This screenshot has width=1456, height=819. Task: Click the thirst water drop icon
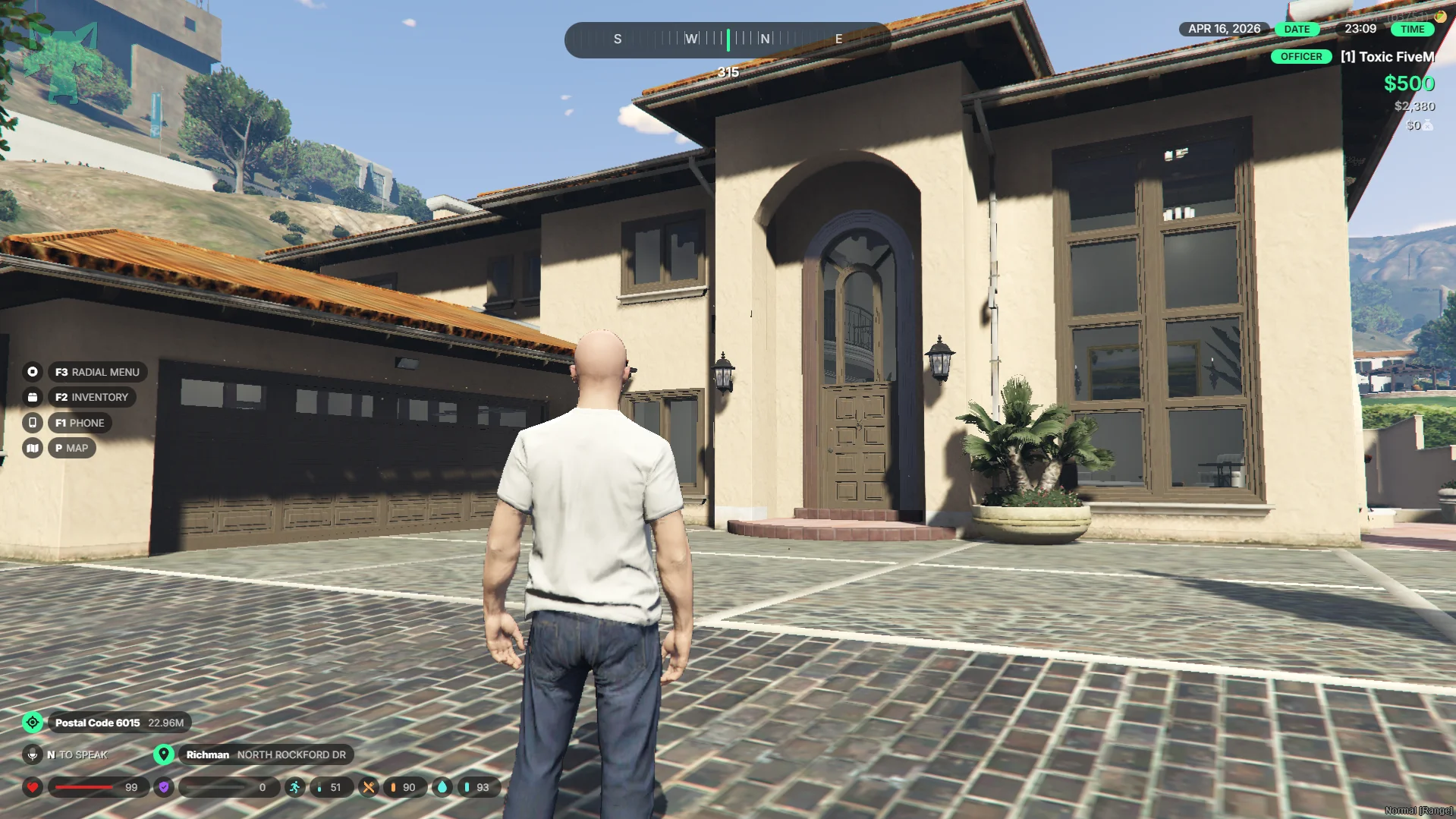point(442,787)
